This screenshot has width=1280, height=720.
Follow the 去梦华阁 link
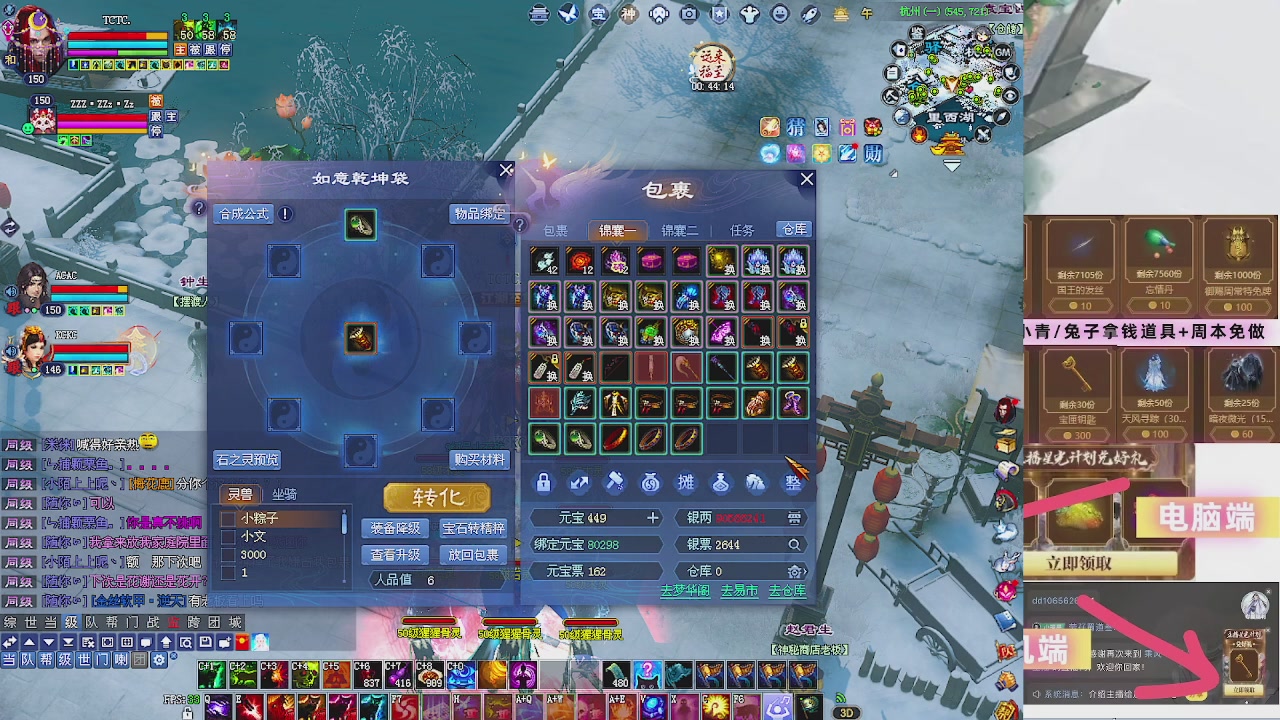pos(685,591)
